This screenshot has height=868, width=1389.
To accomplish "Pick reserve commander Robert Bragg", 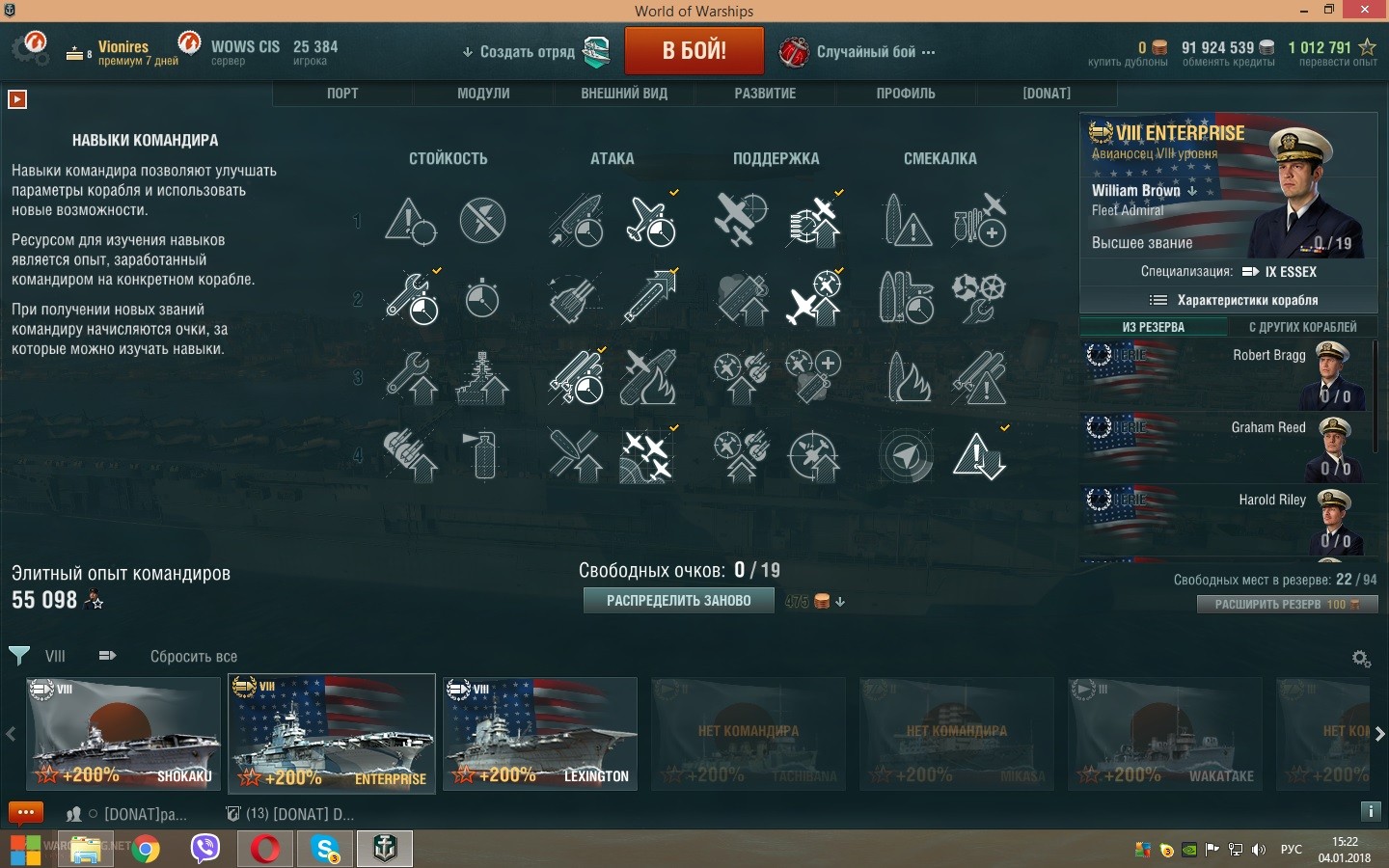I will (x=1227, y=374).
